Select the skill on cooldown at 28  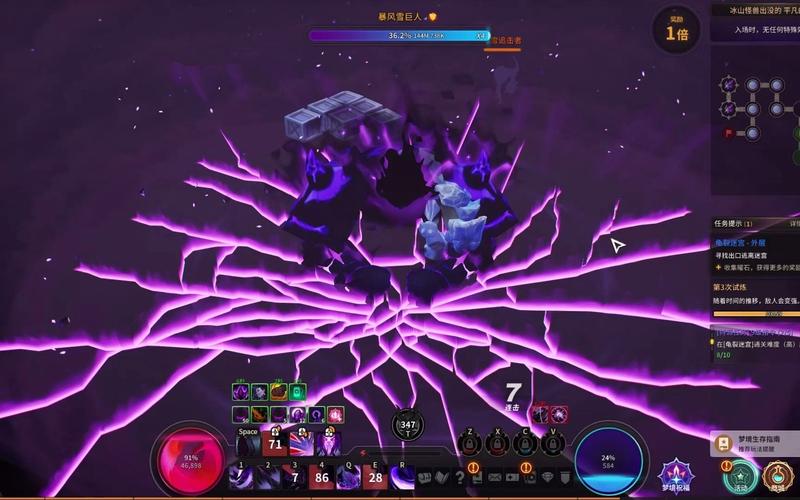pyautogui.click(x=376, y=475)
